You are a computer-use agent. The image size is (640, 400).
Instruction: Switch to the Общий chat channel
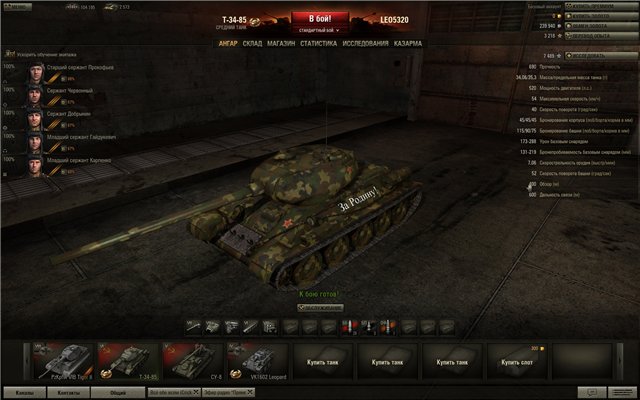coord(118,393)
